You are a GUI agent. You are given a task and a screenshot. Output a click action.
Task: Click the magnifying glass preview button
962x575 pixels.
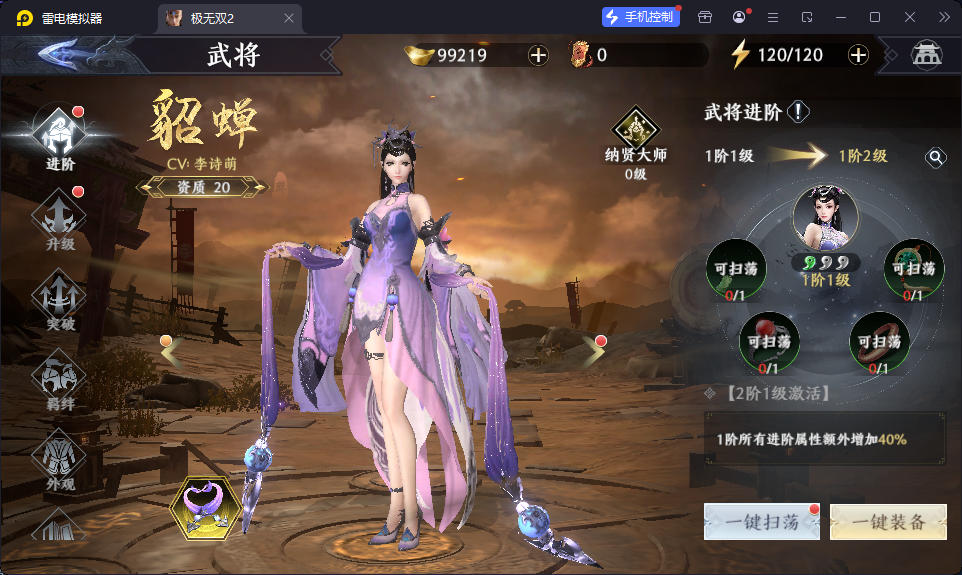click(x=935, y=157)
